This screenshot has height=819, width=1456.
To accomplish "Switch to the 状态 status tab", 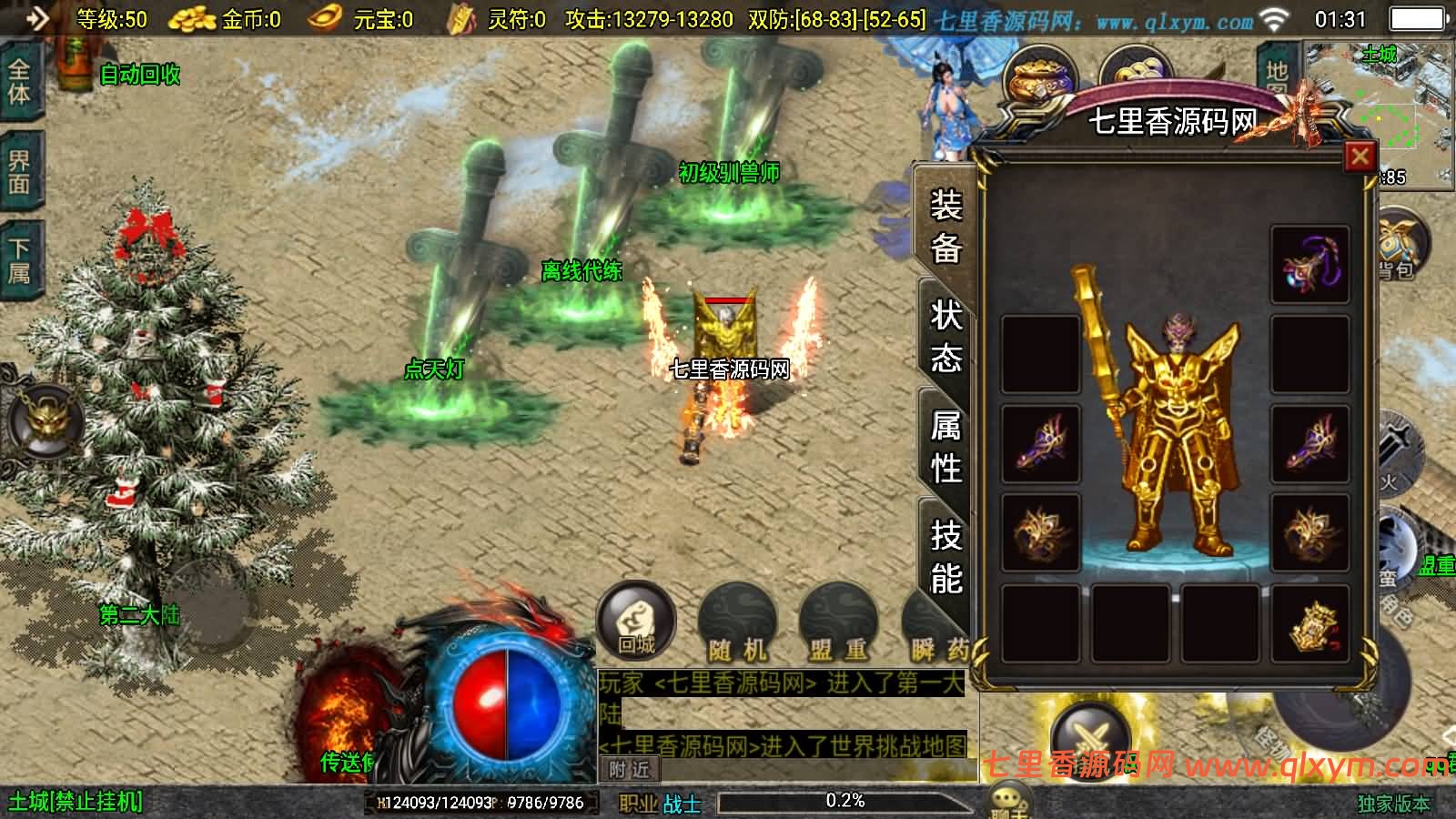I will [945, 336].
